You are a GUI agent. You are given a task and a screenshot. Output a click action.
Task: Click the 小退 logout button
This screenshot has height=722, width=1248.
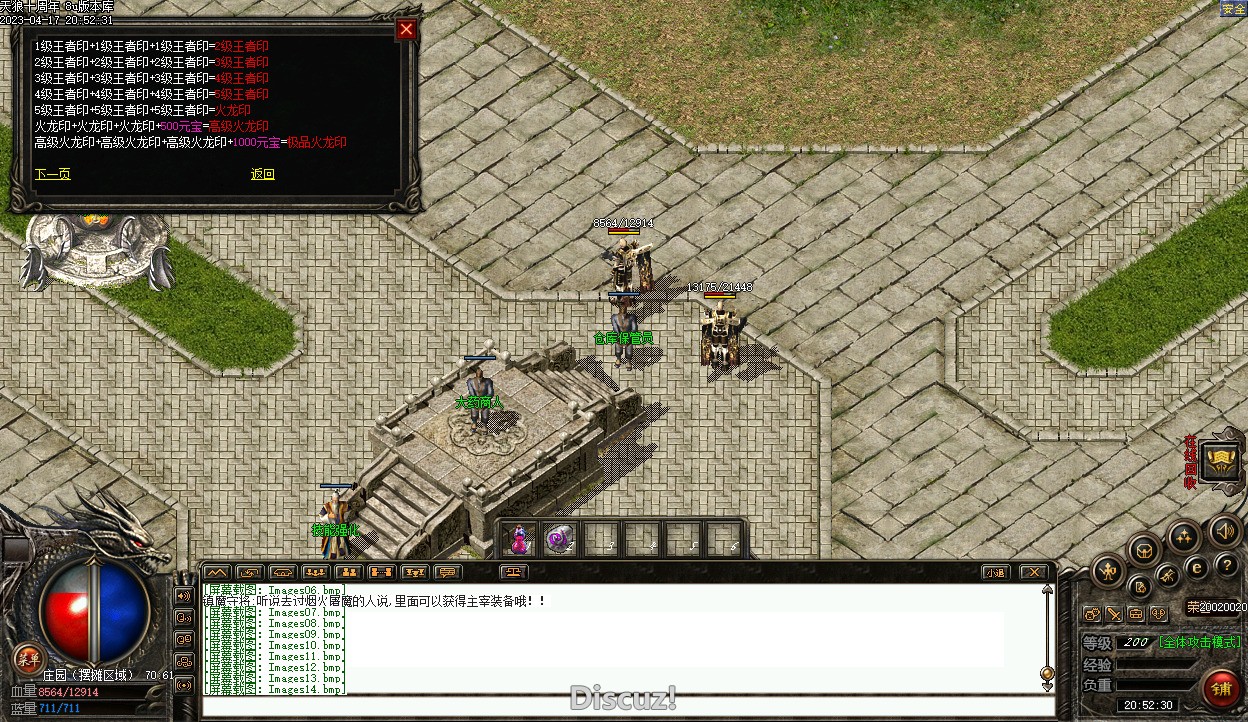[994, 573]
